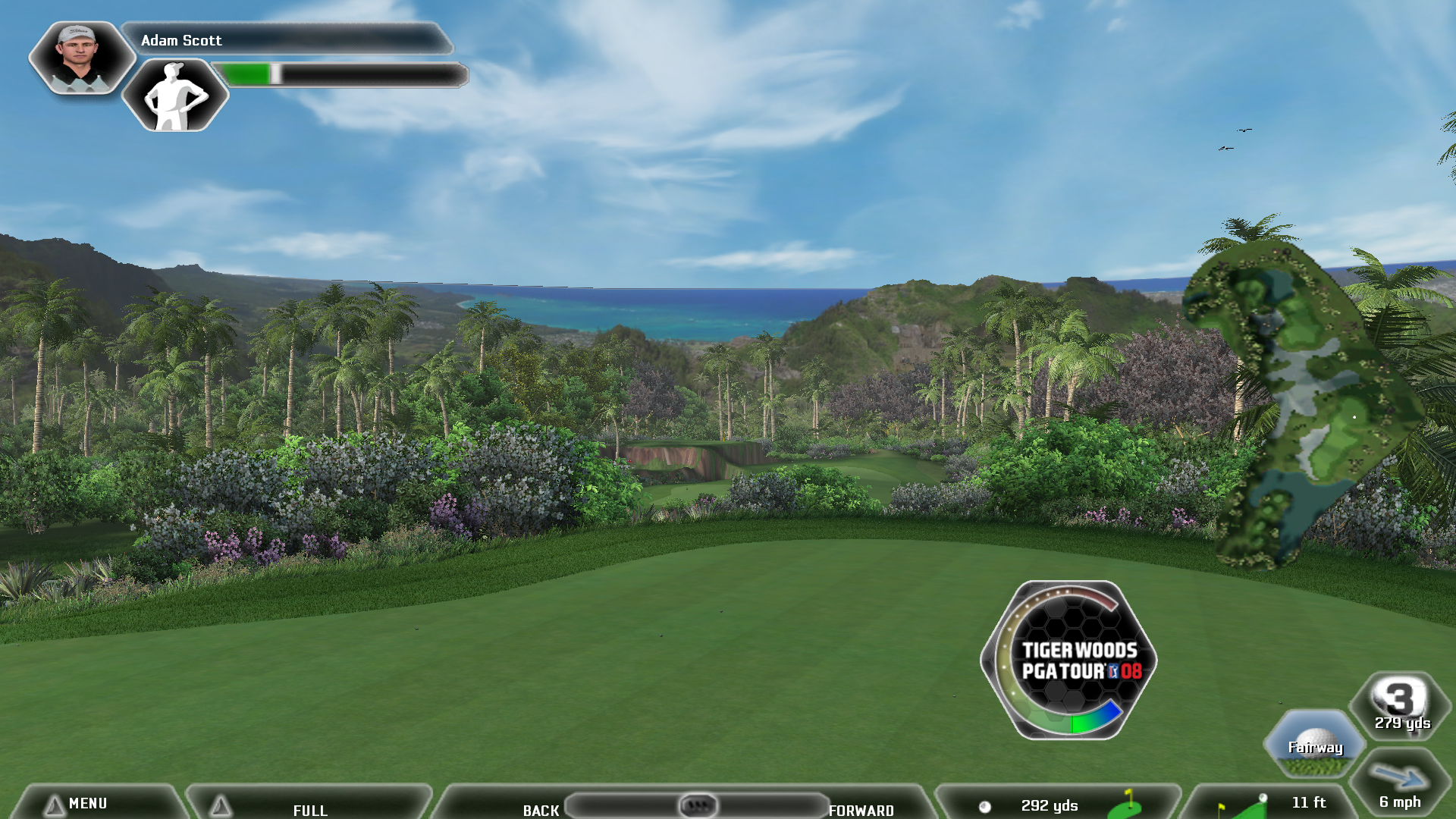The image size is (1456, 819).
Task: Open the MENU button
Action: click(87, 803)
